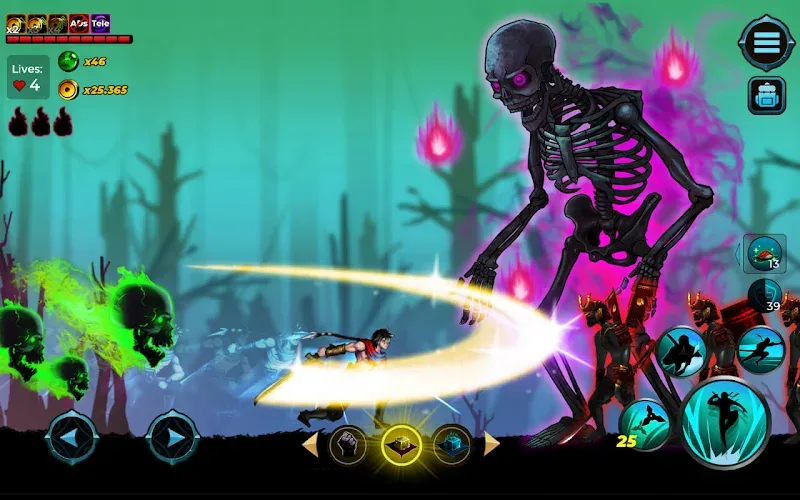Viewport: 800px width, 500px height.
Task: Cycle weapons with the left gold arrow
Action: 310,443
